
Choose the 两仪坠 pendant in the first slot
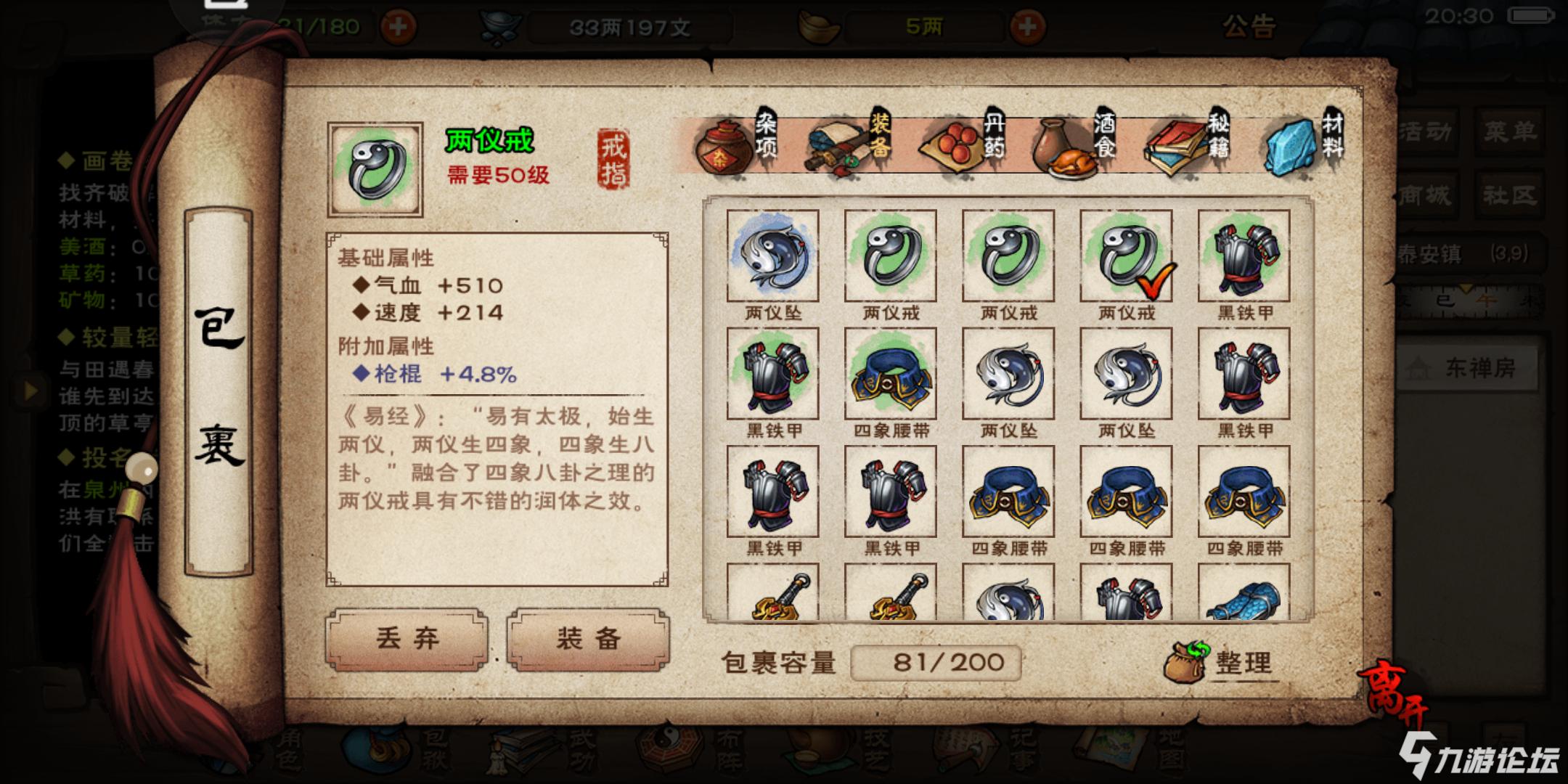click(x=772, y=256)
